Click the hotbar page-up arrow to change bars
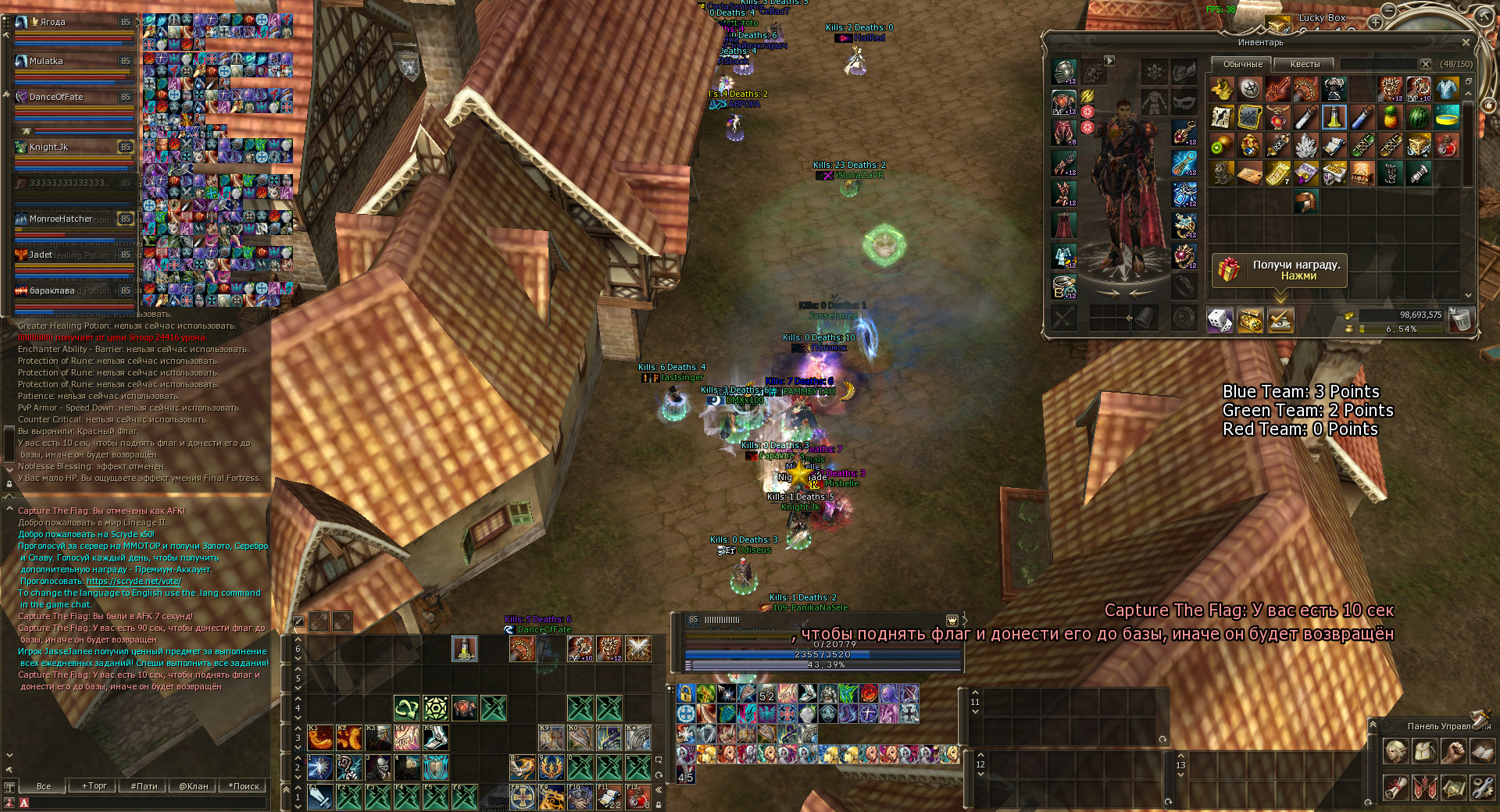 click(x=298, y=789)
